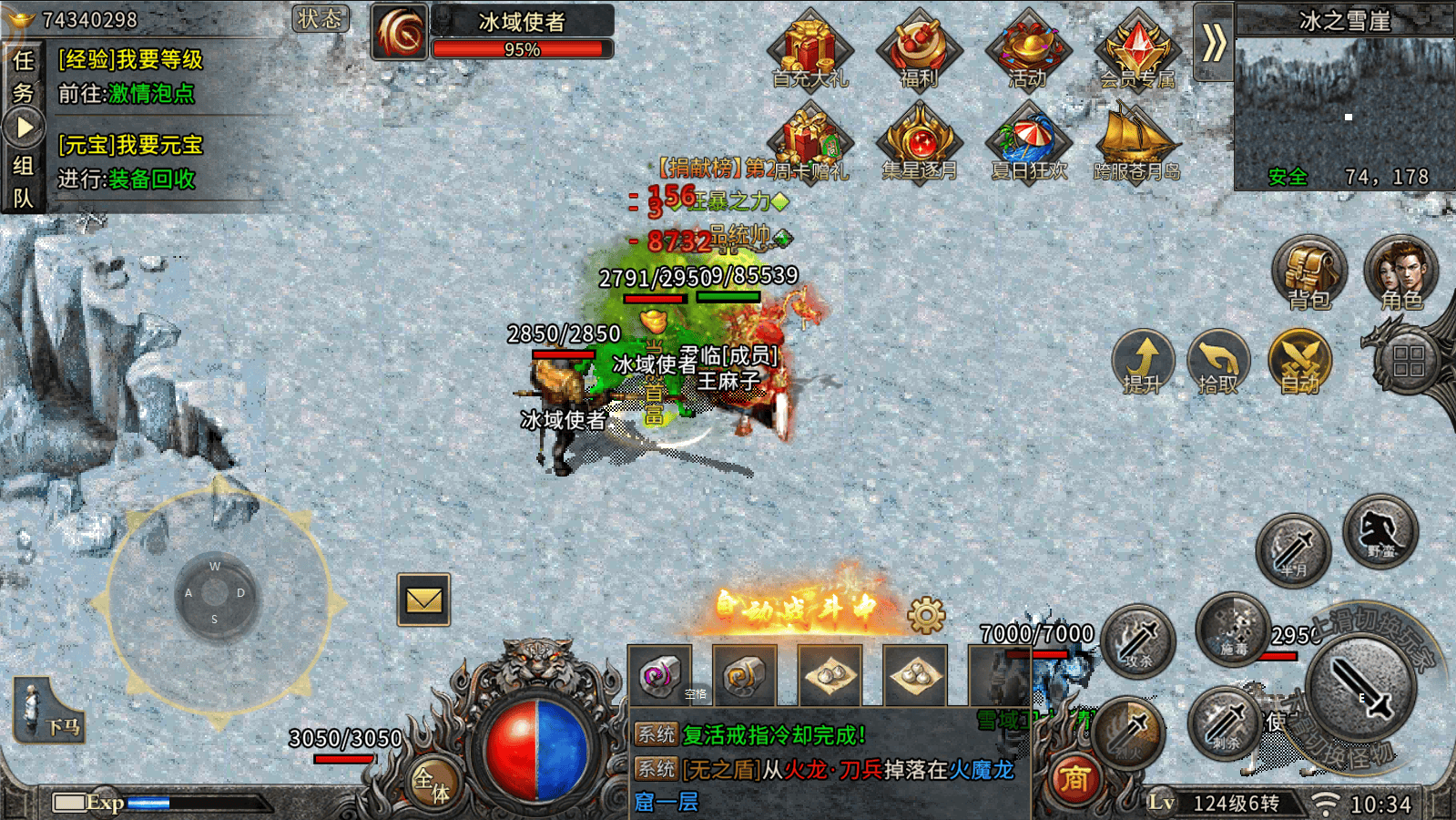Open the 背包 backpack
Image resolution: width=1456 pixels, height=820 pixels.
1308,272
